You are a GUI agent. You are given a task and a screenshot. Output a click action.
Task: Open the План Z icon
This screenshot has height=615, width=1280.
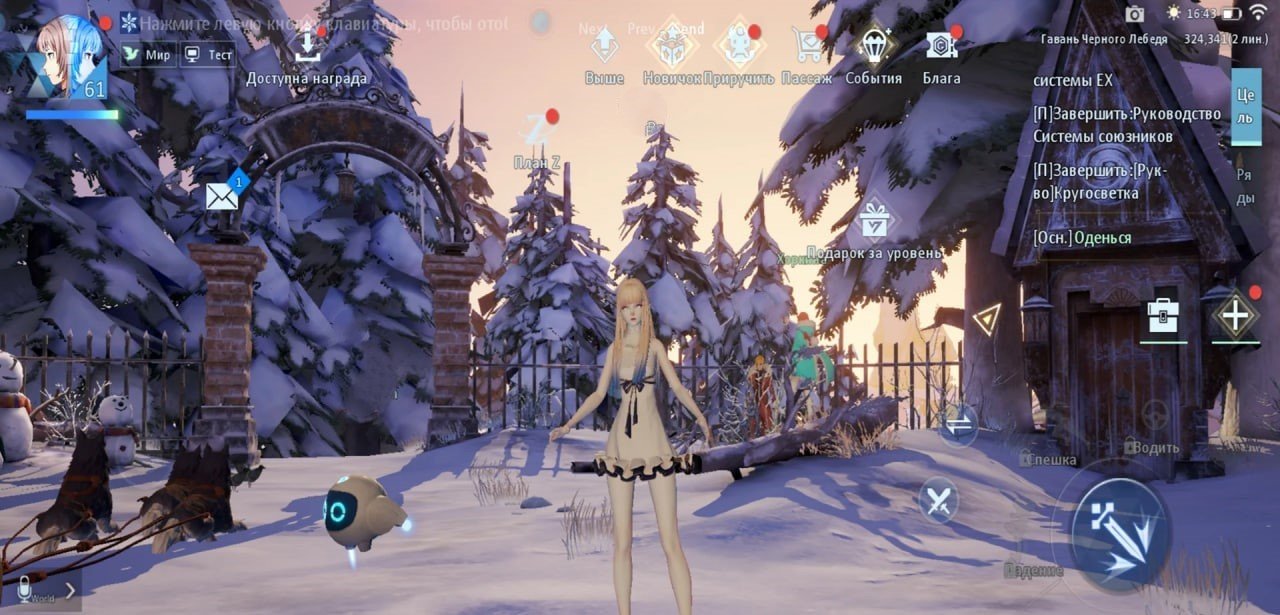click(x=537, y=132)
